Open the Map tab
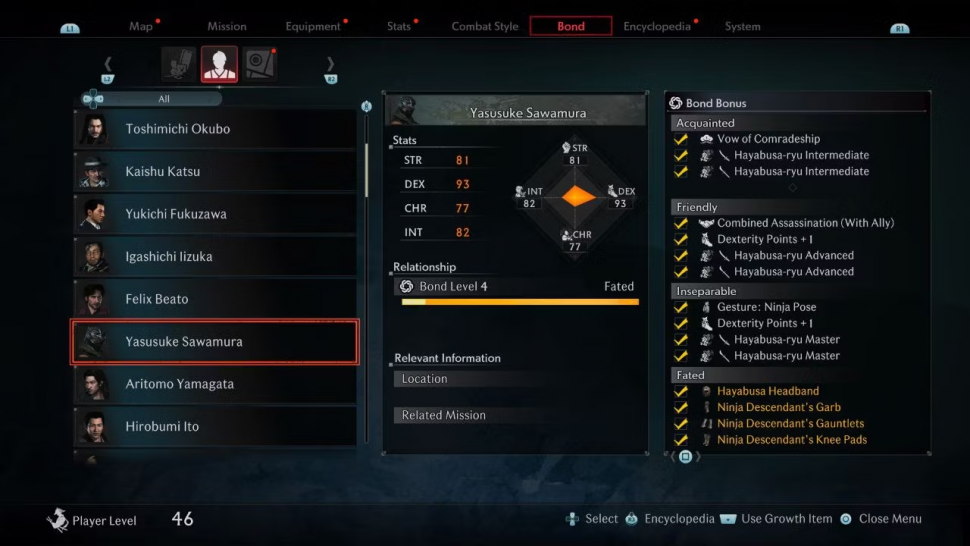Image resolution: width=970 pixels, height=546 pixels. (141, 27)
